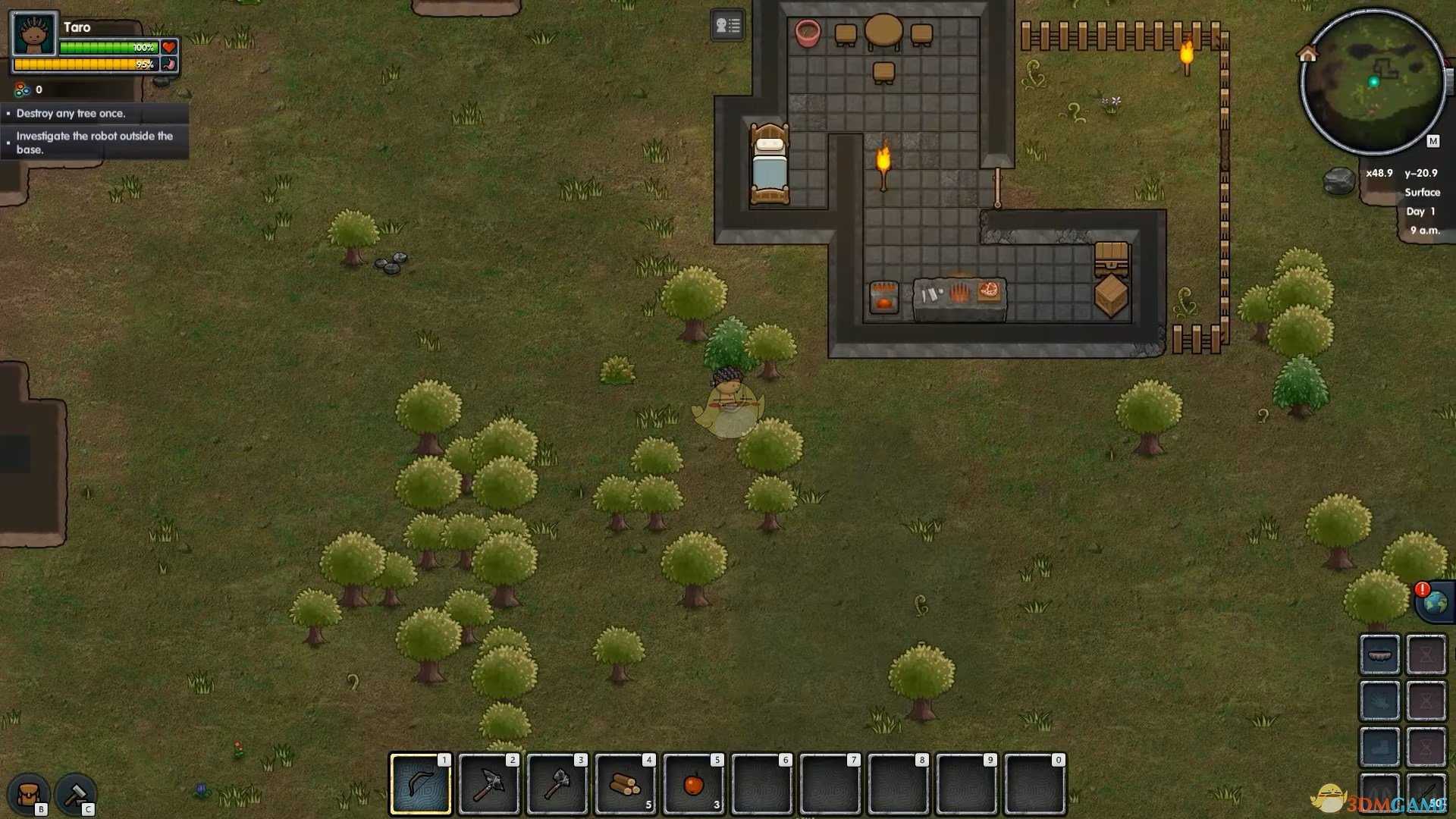Image resolution: width=1456 pixels, height=819 pixels.
Task: Select the stone pickaxe in hotbar
Action: click(x=488, y=783)
